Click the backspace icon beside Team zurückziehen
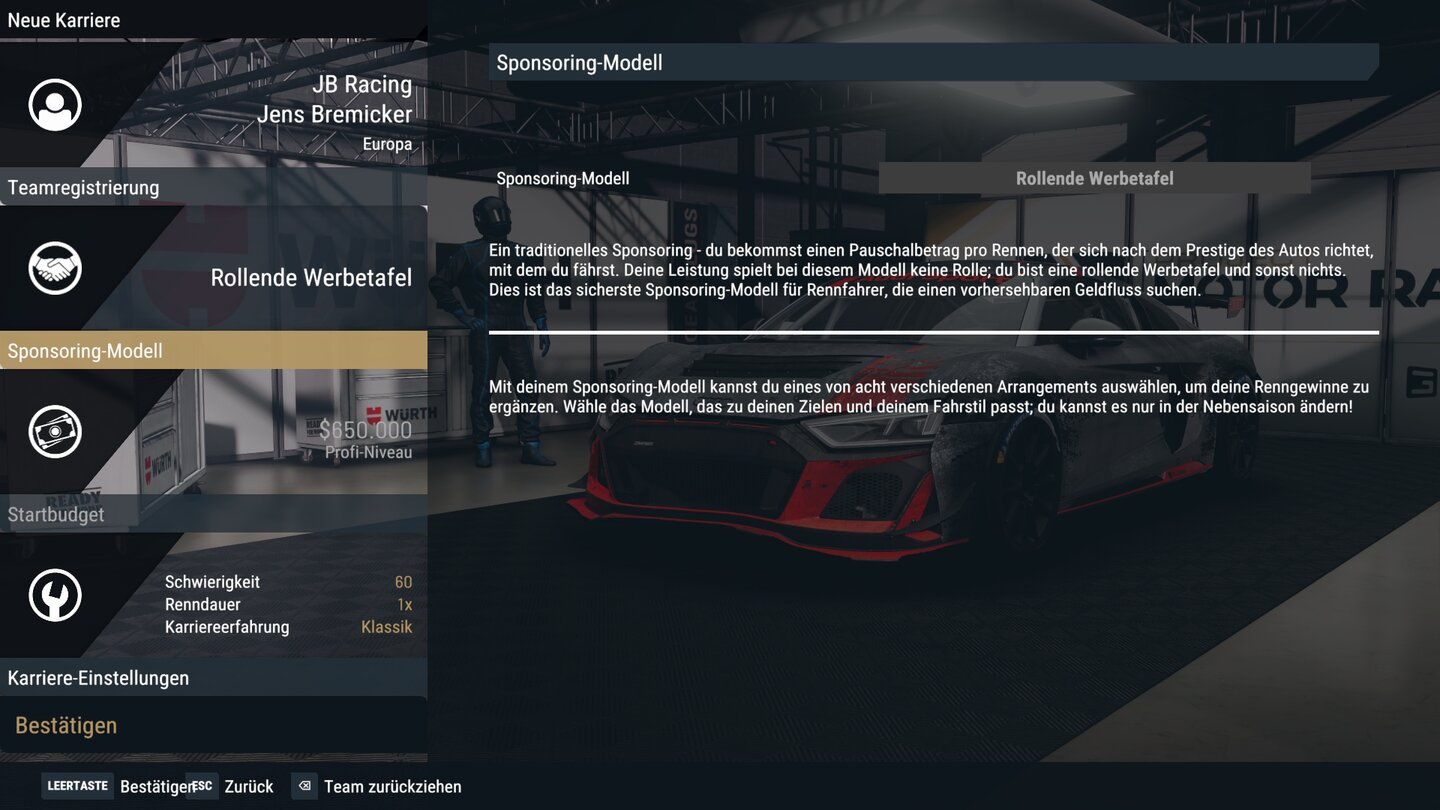 coord(304,786)
